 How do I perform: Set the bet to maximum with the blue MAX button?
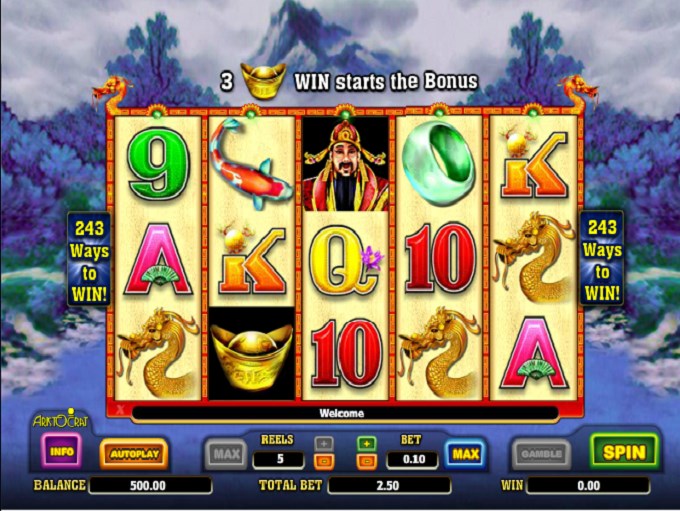466,455
